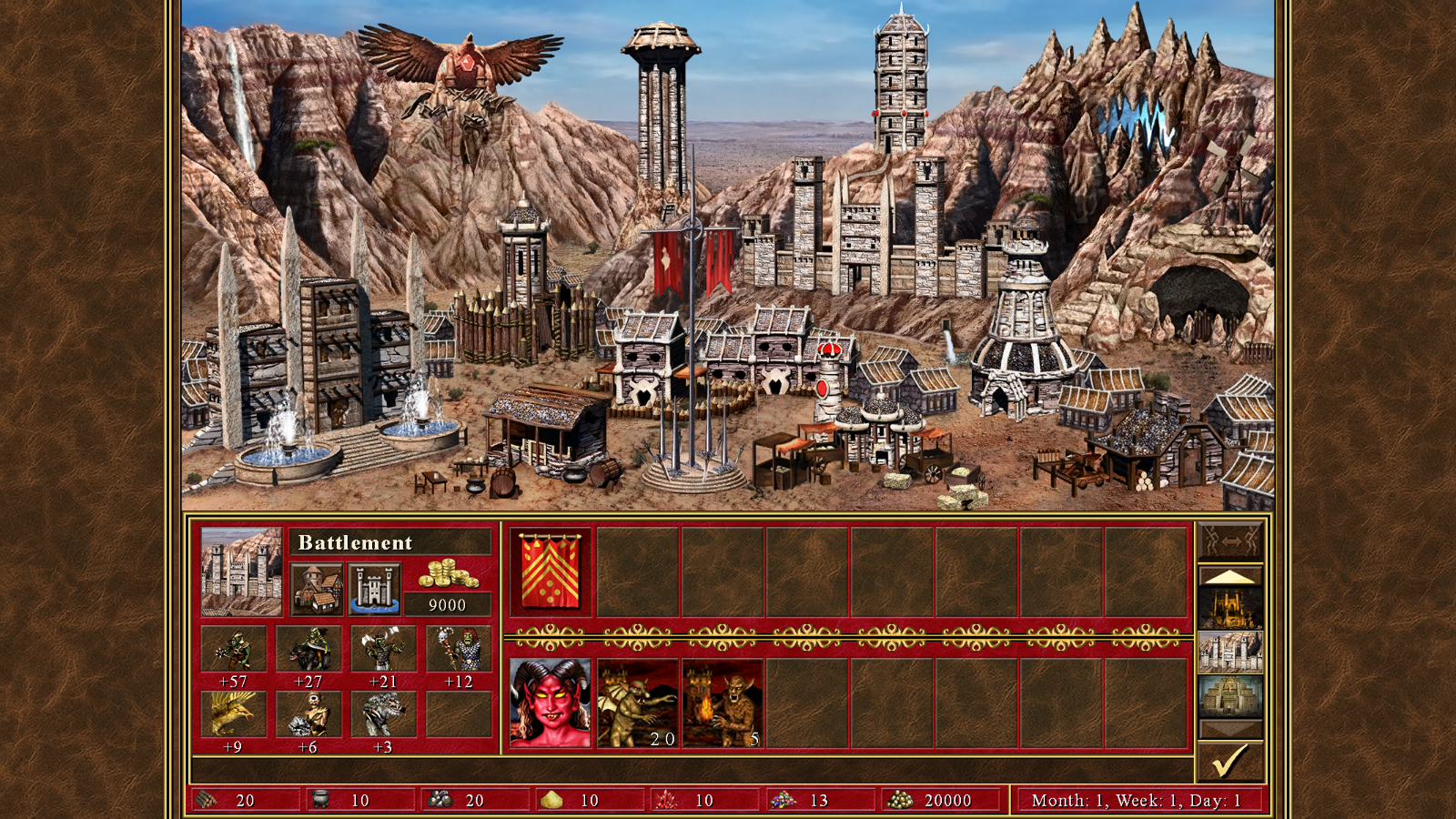Select the stone fortress town thumbnail
Viewport: 1456px width, 819px height.
(1230, 652)
